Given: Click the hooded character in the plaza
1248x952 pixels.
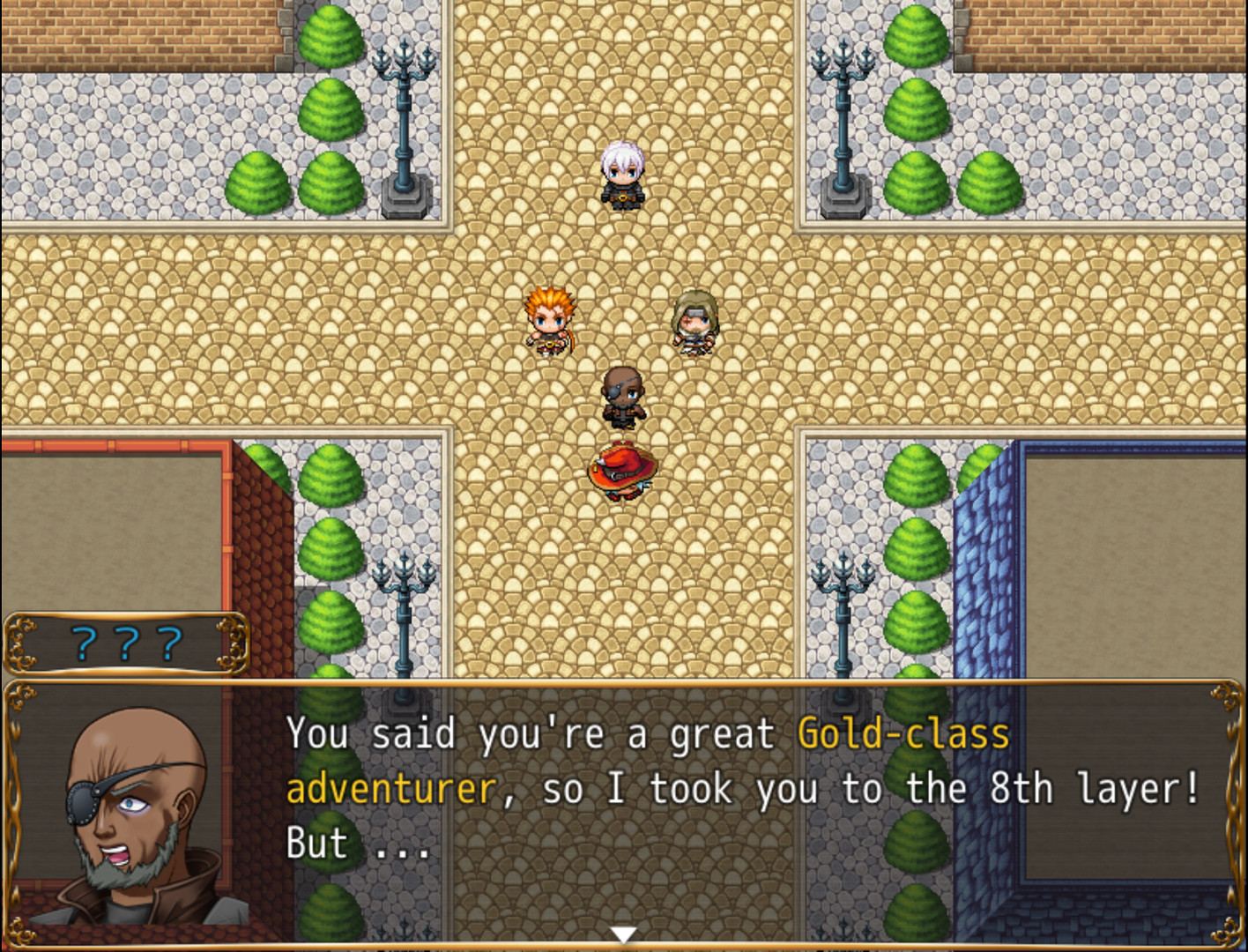Looking at the screenshot, I should [x=695, y=319].
